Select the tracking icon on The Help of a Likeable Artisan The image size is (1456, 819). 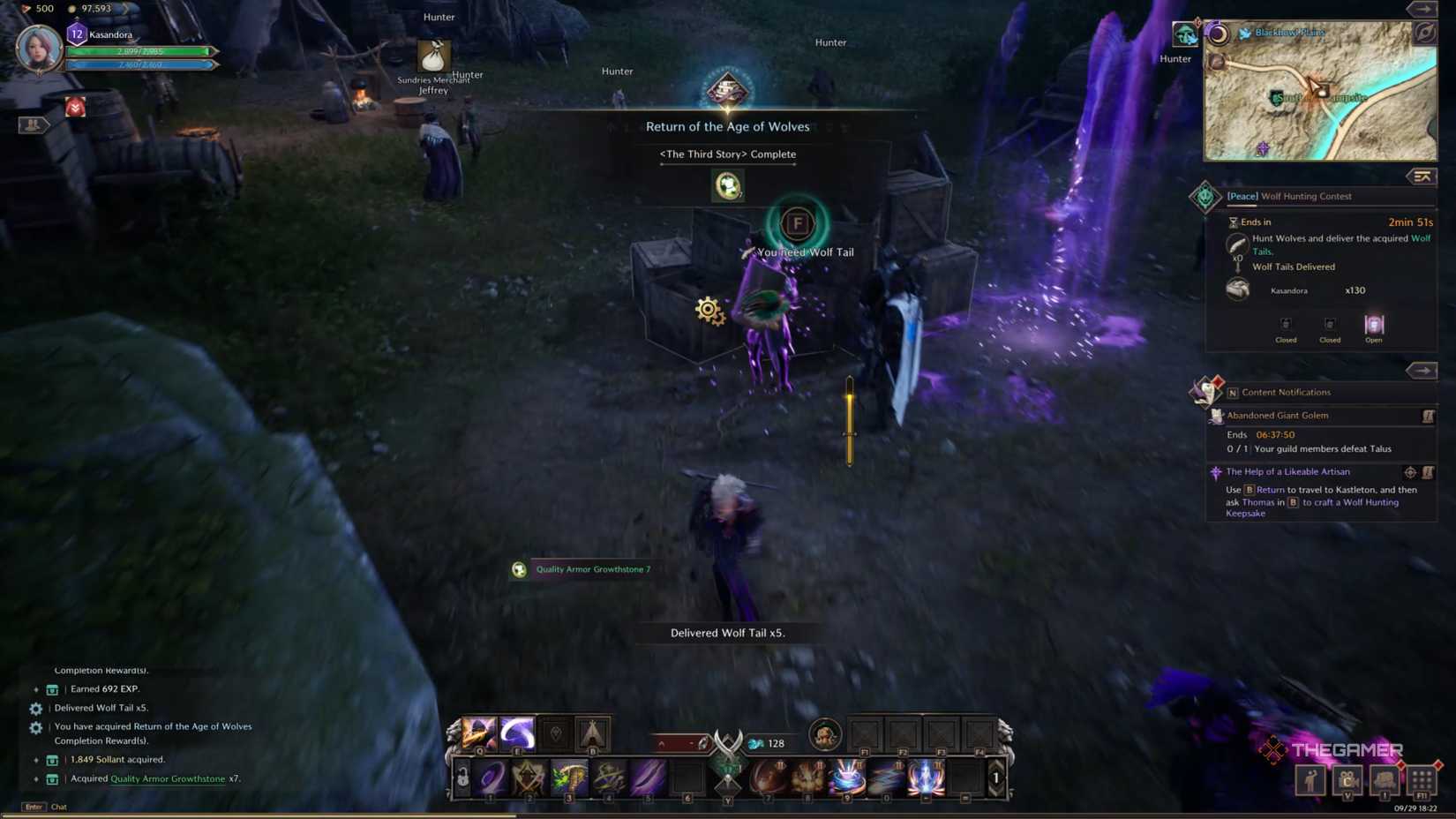pos(1410,472)
